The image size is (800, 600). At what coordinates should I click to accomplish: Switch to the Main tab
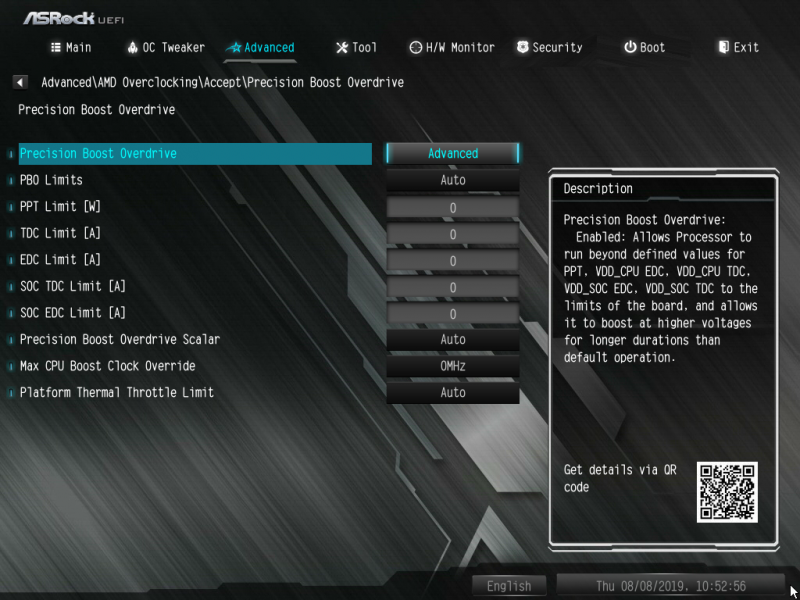71,47
